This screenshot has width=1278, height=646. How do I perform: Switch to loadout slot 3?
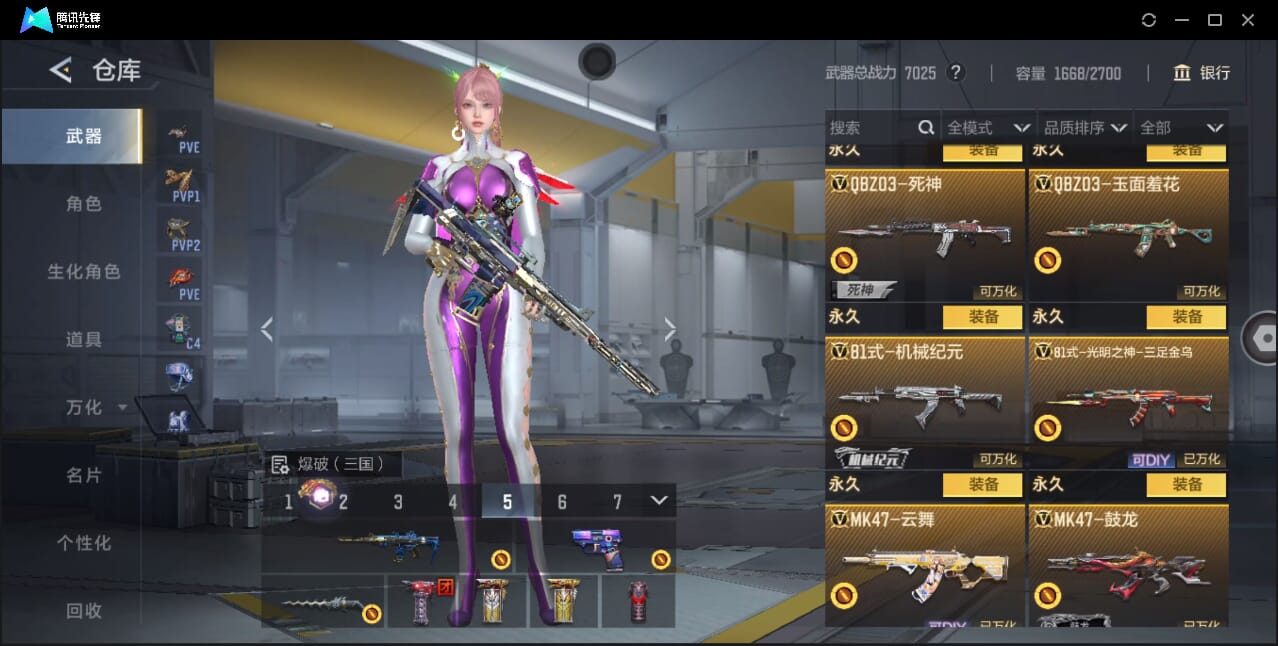point(398,502)
